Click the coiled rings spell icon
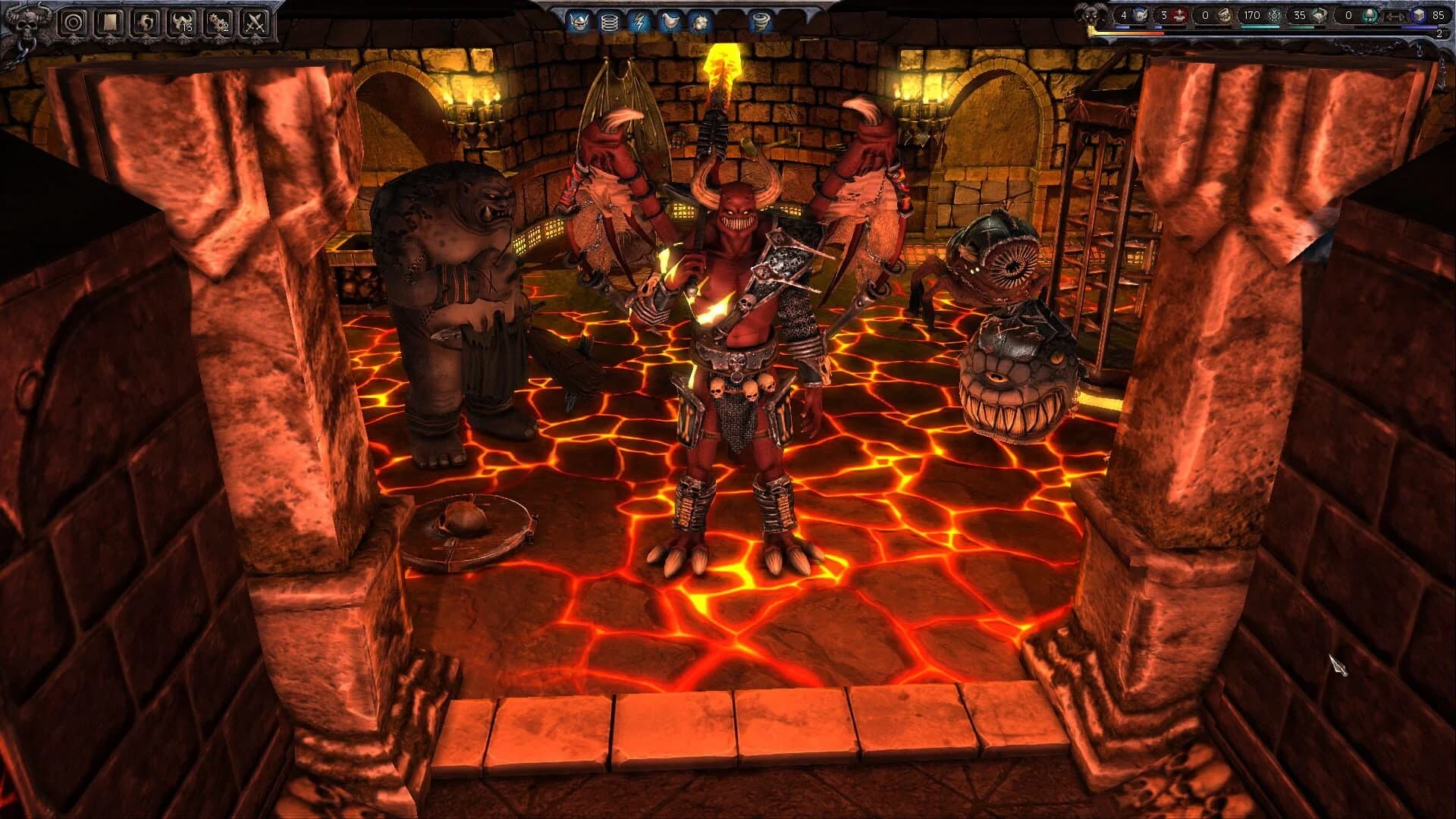 tap(610, 21)
